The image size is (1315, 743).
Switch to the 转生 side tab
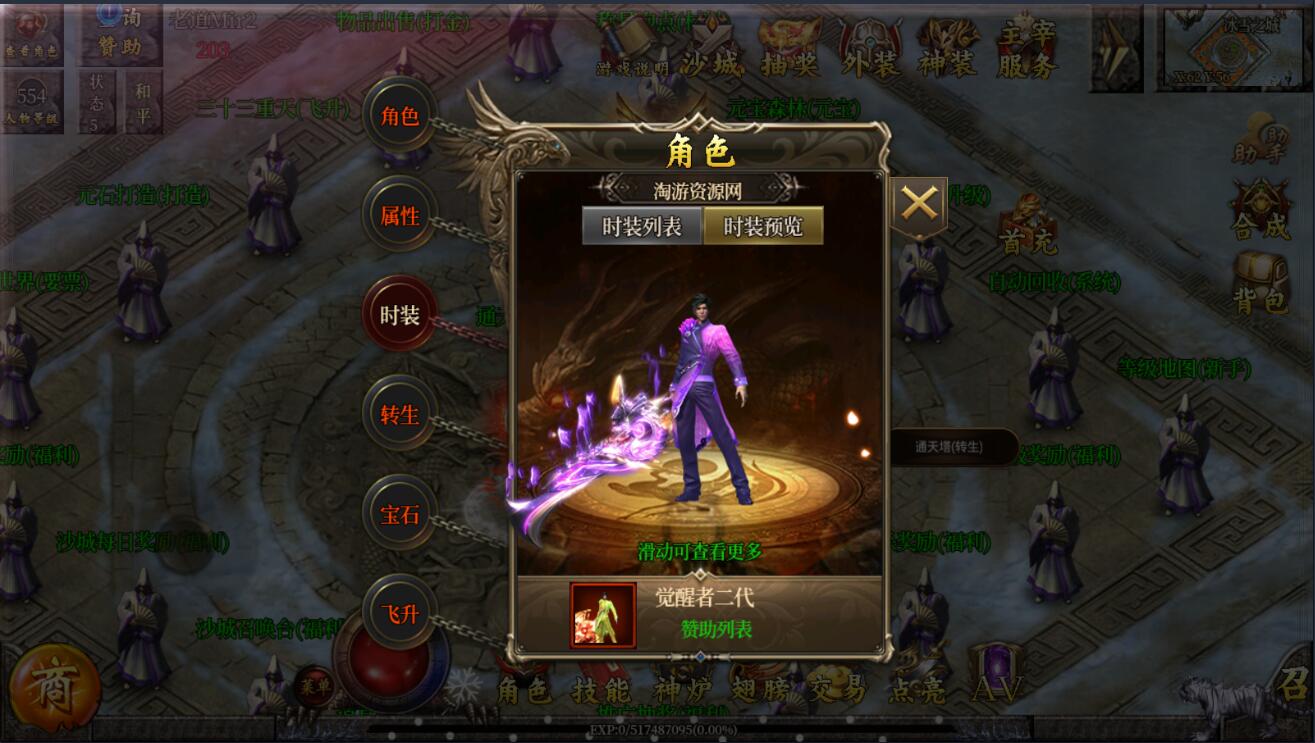[400, 414]
